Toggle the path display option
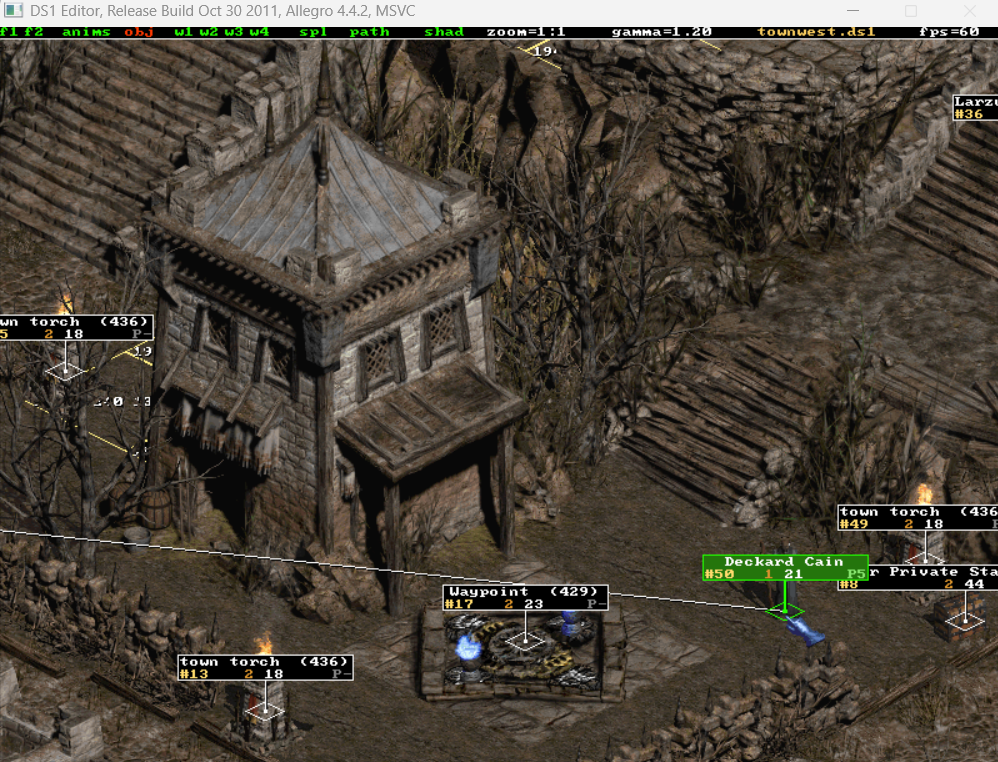This screenshot has width=998, height=762. [369, 32]
